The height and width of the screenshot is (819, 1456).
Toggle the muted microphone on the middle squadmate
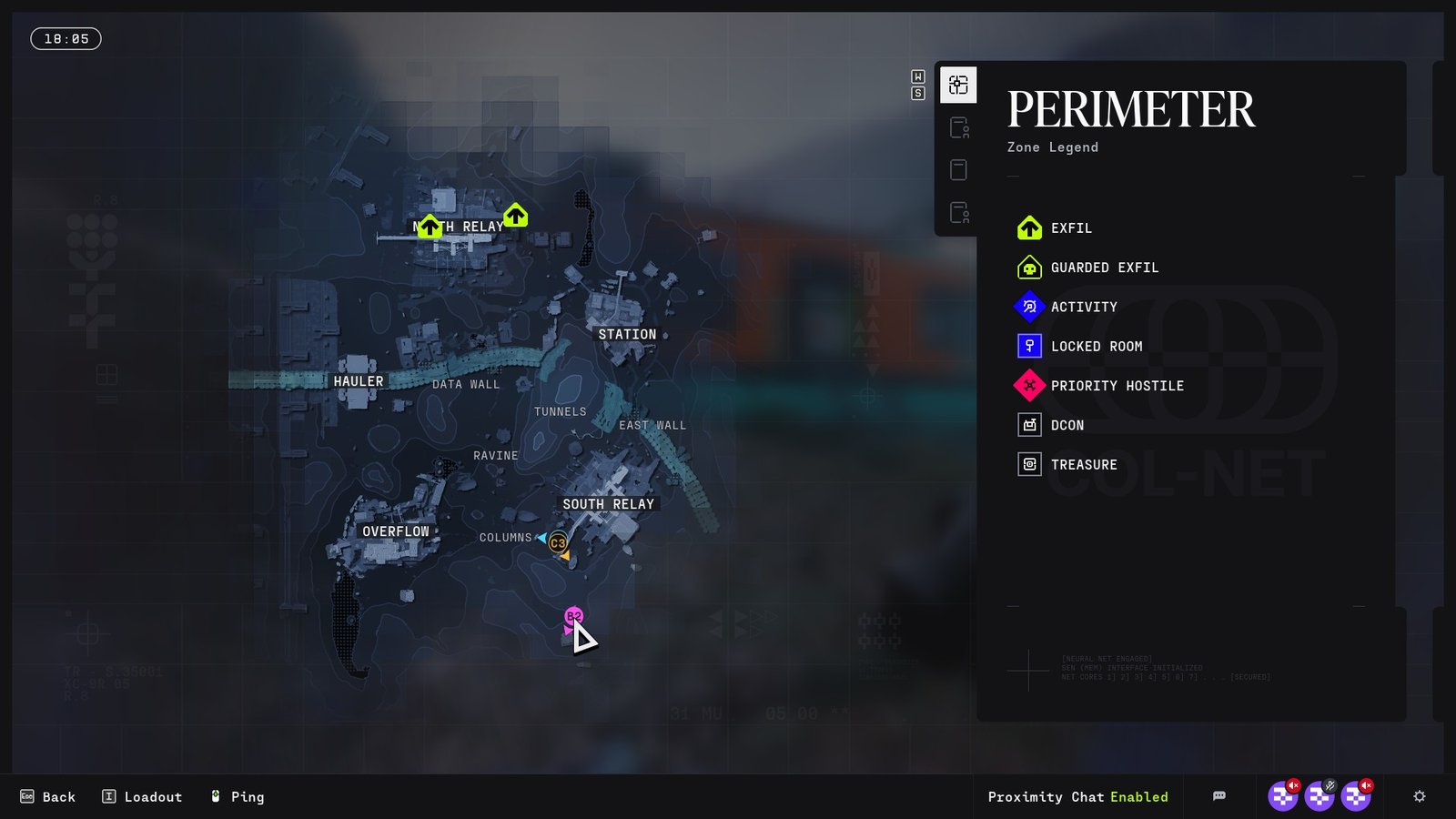point(1330,785)
